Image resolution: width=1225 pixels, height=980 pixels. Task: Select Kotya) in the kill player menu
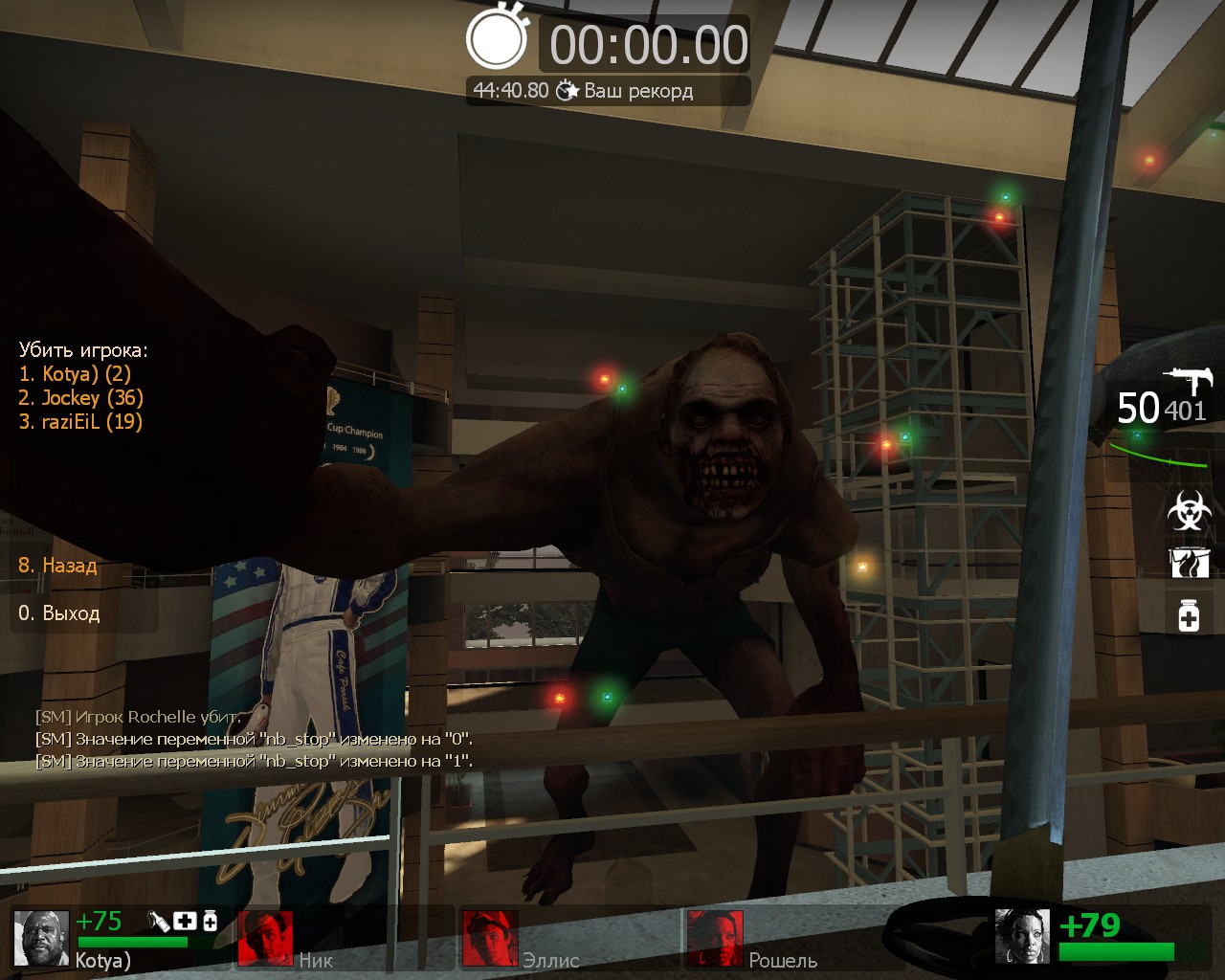[x=75, y=374]
